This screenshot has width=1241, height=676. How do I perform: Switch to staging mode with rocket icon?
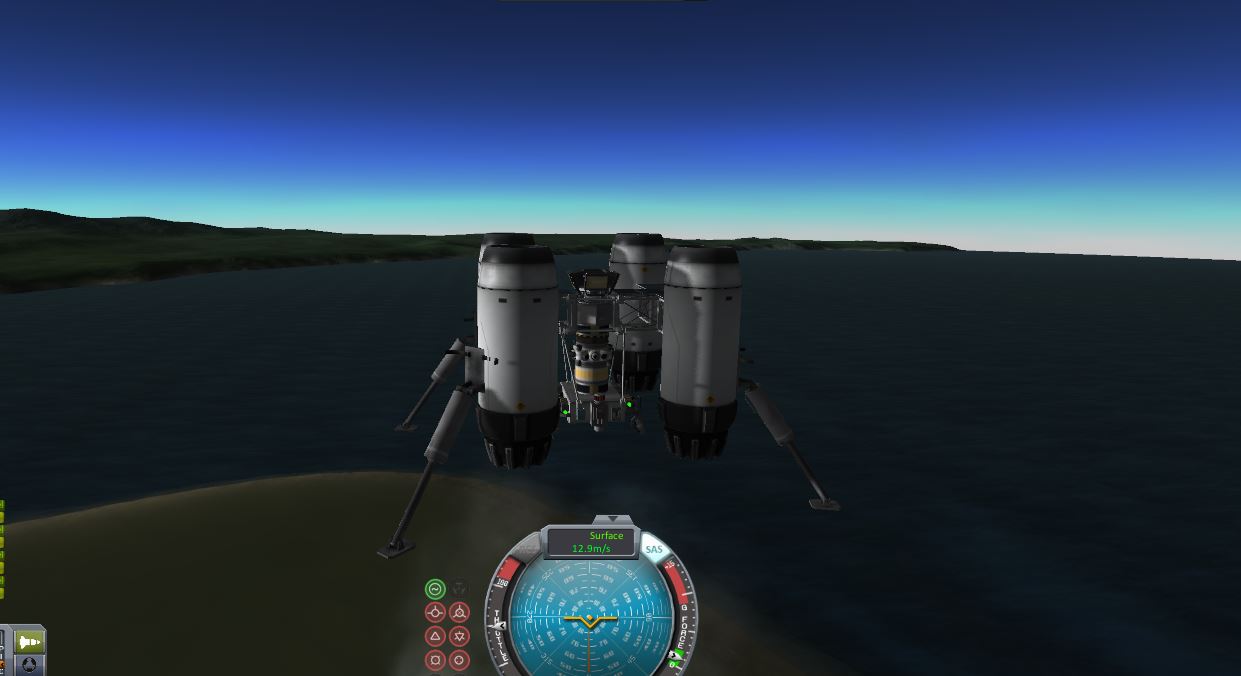click(x=29, y=641)
